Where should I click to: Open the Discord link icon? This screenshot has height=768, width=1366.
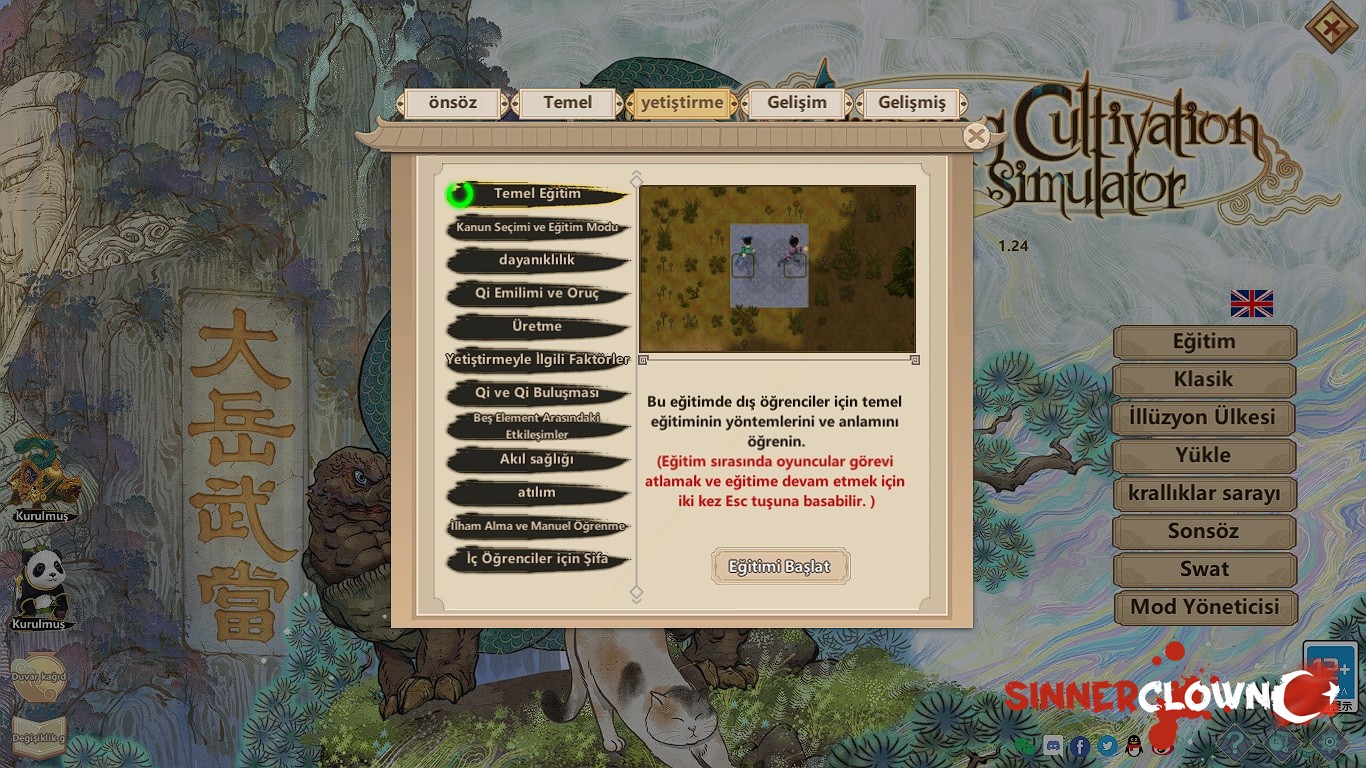click(x=1053, y=746)
